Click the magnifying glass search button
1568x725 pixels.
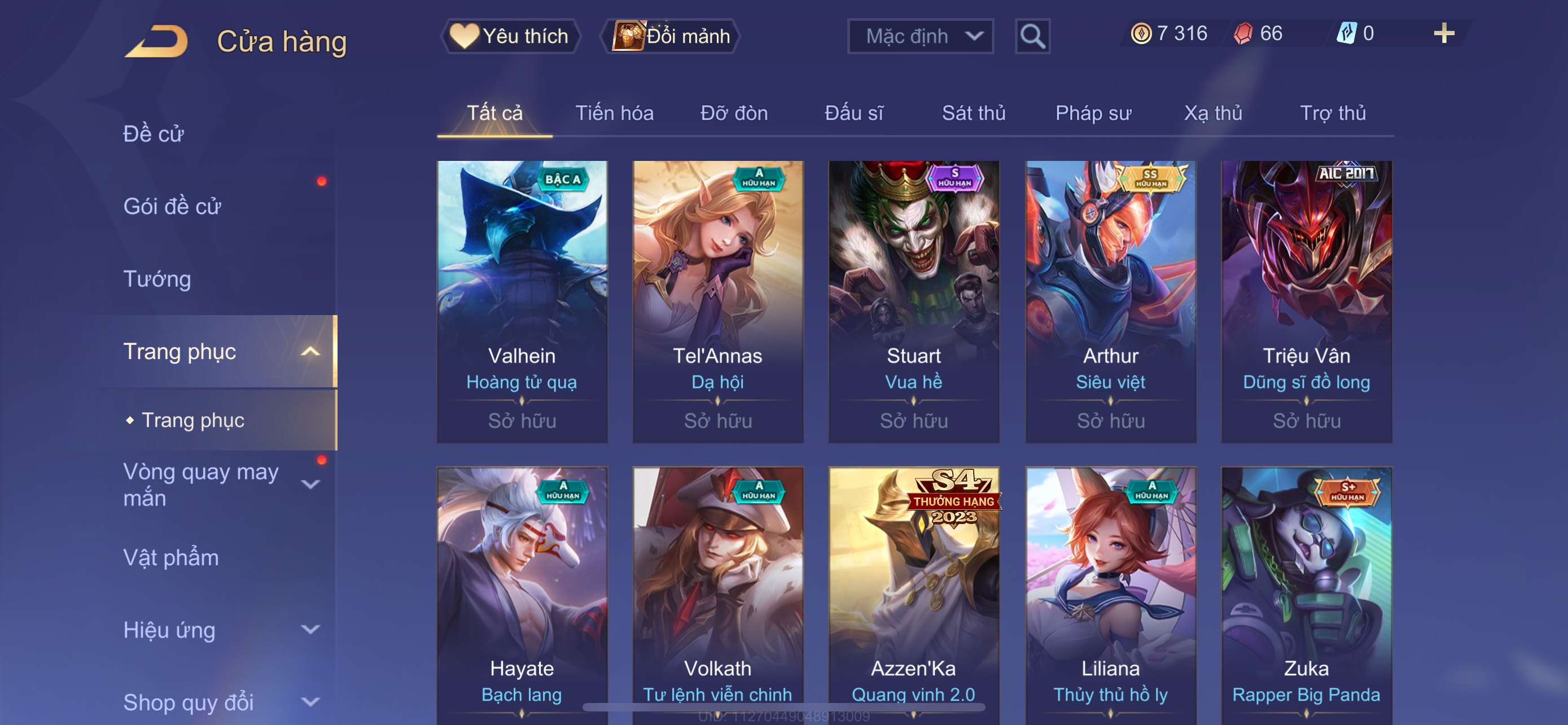(1032, 37)
